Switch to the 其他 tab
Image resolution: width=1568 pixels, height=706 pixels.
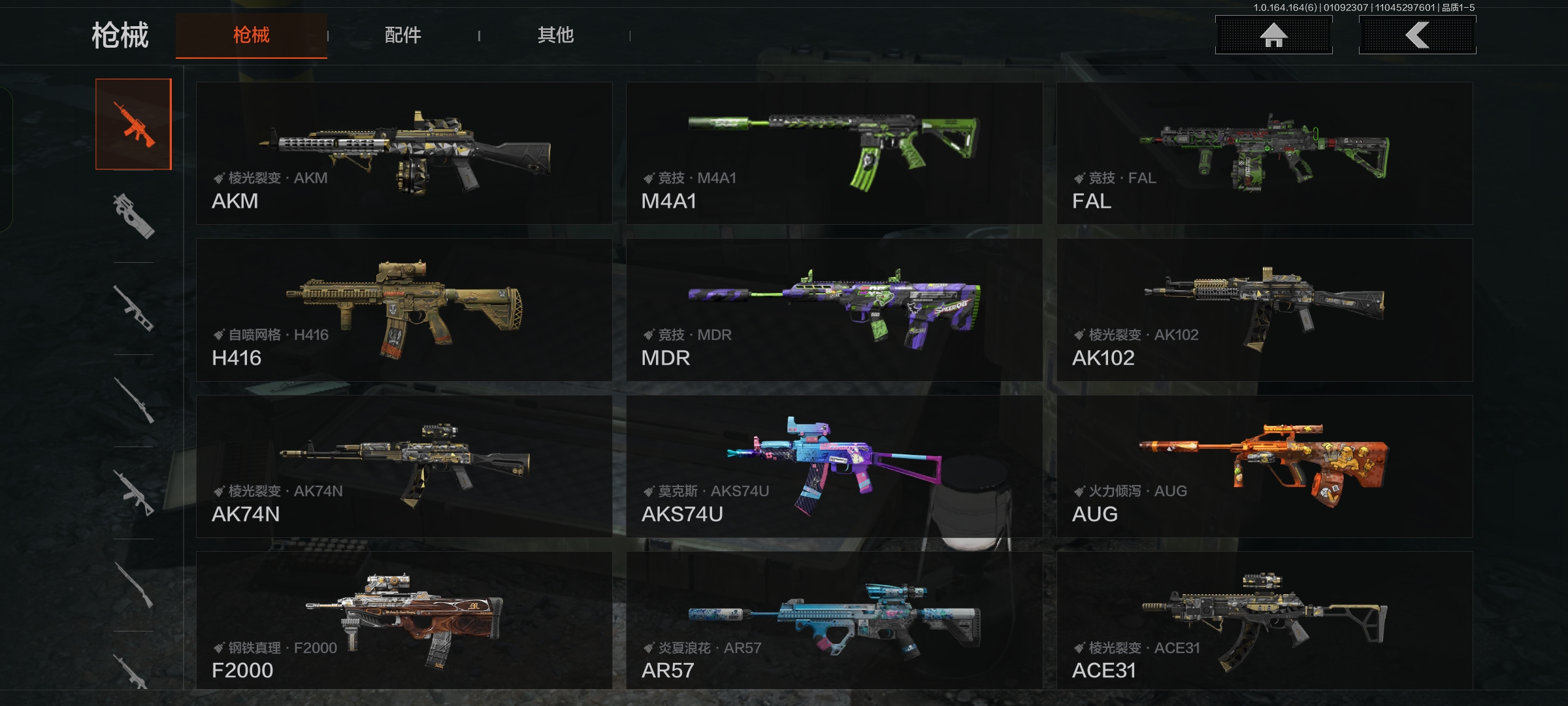[x=555, y=35]
